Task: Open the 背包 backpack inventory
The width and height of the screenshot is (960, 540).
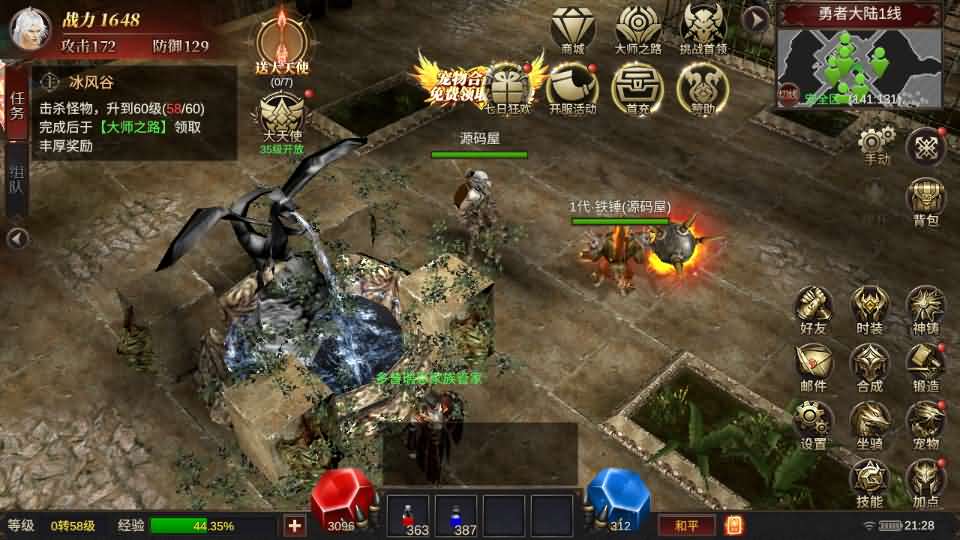Action: (x=926, y=200)
